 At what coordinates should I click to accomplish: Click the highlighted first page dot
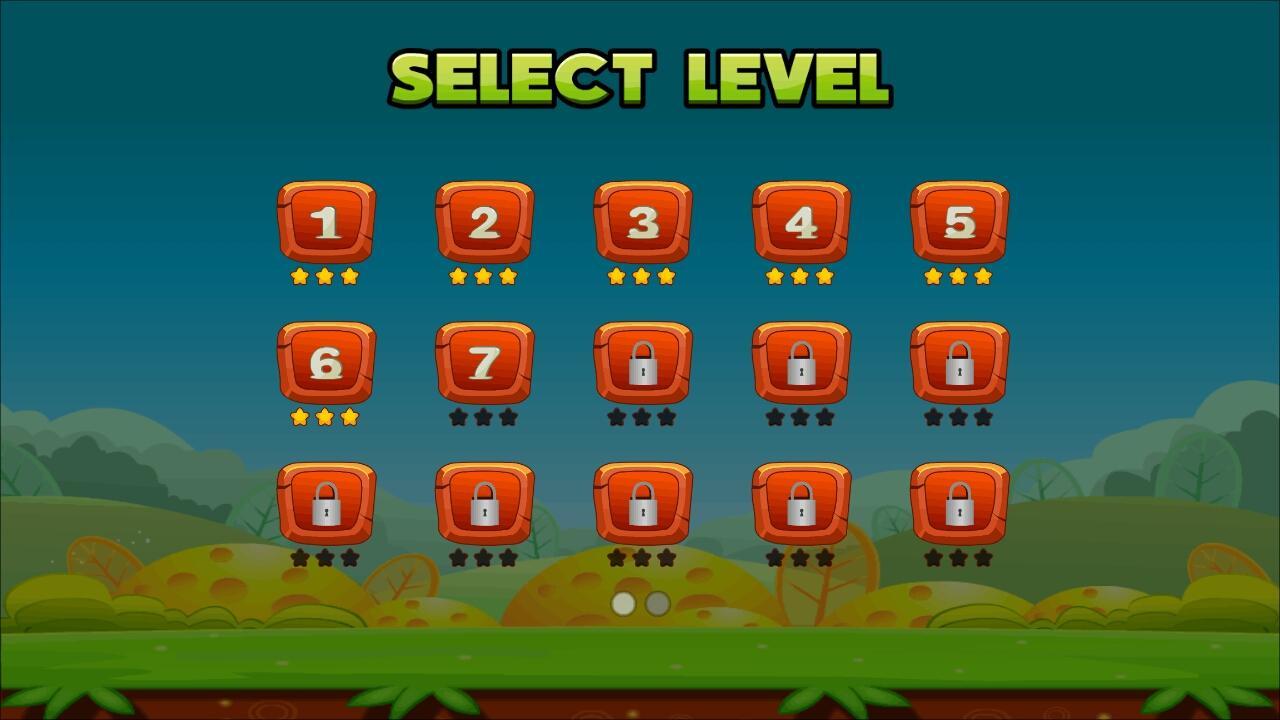[622, 602]
